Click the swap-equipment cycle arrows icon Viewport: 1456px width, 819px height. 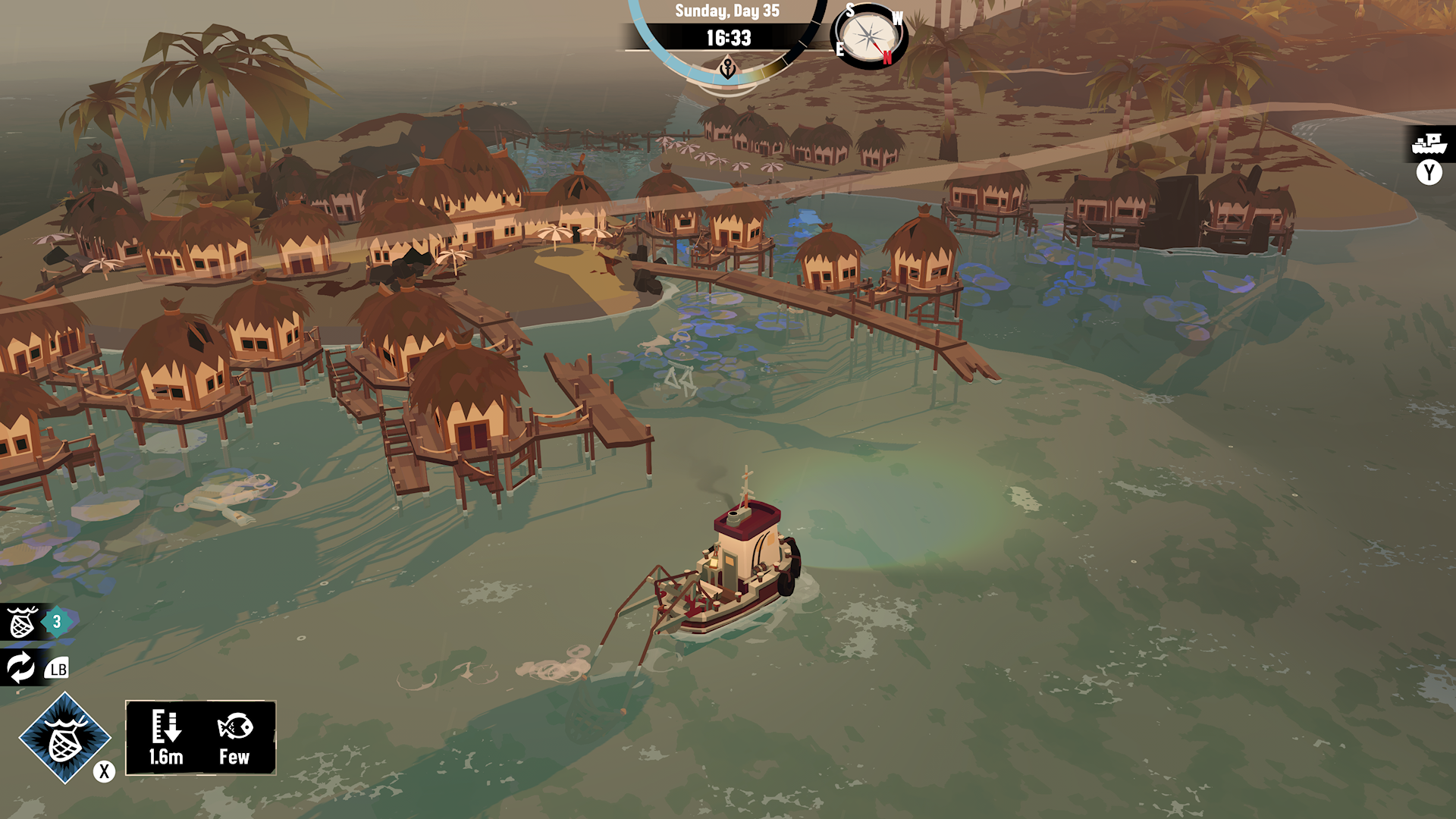click(x=21, y=668)
